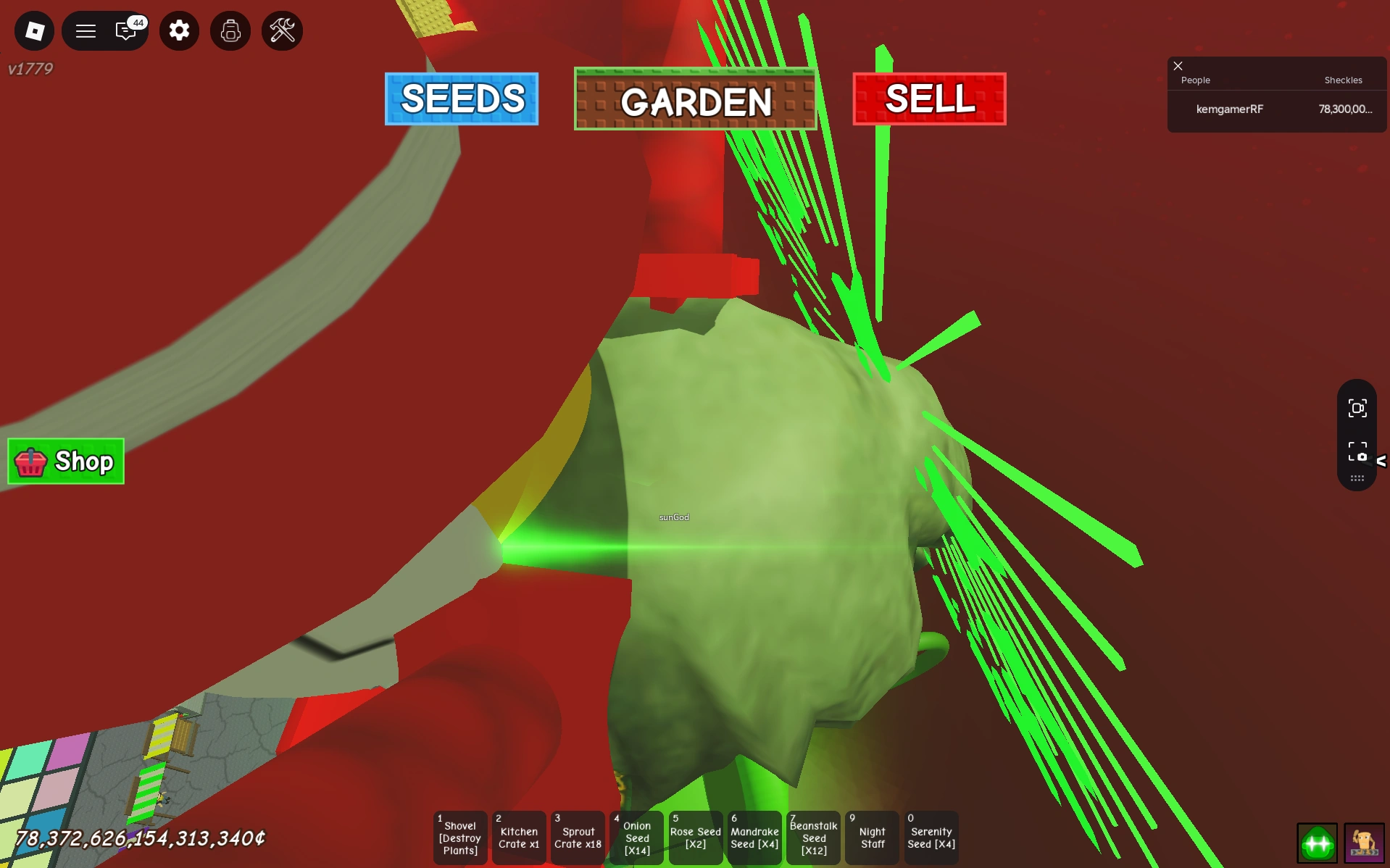Open the Roblox hamburger menu

tap(86, 30)
